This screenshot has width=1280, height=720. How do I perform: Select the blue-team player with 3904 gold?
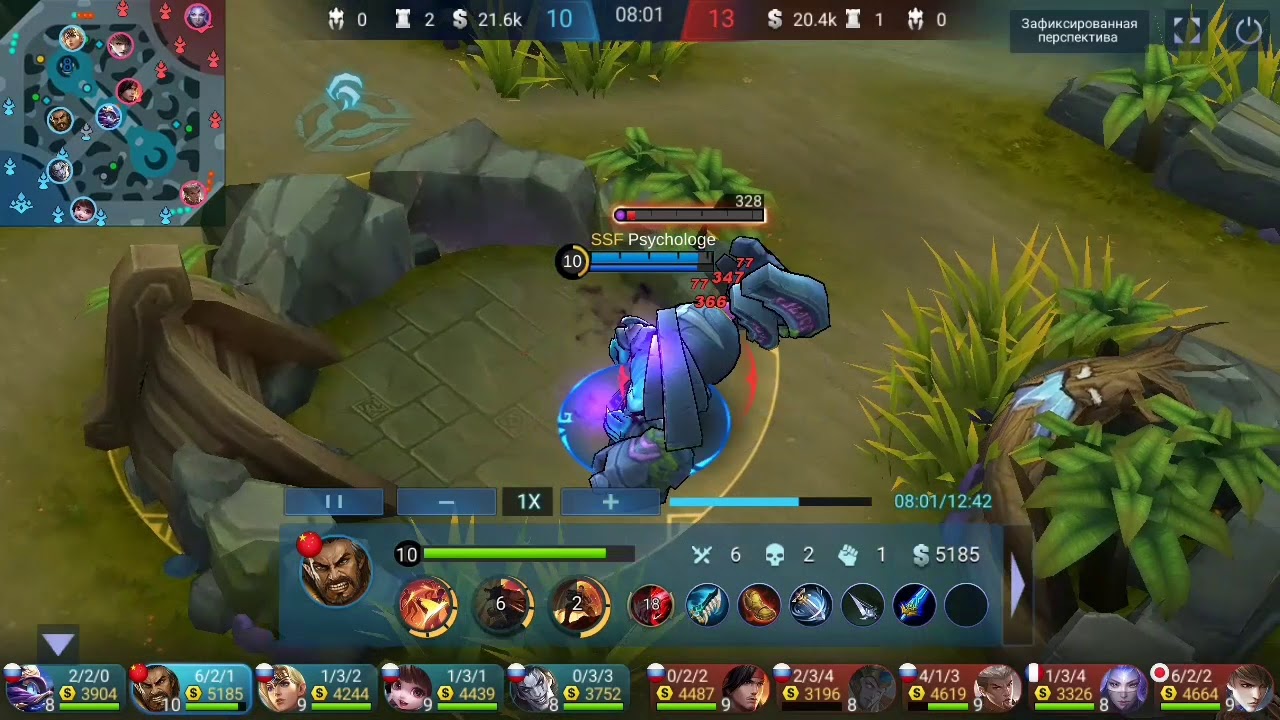click(62, 688)
